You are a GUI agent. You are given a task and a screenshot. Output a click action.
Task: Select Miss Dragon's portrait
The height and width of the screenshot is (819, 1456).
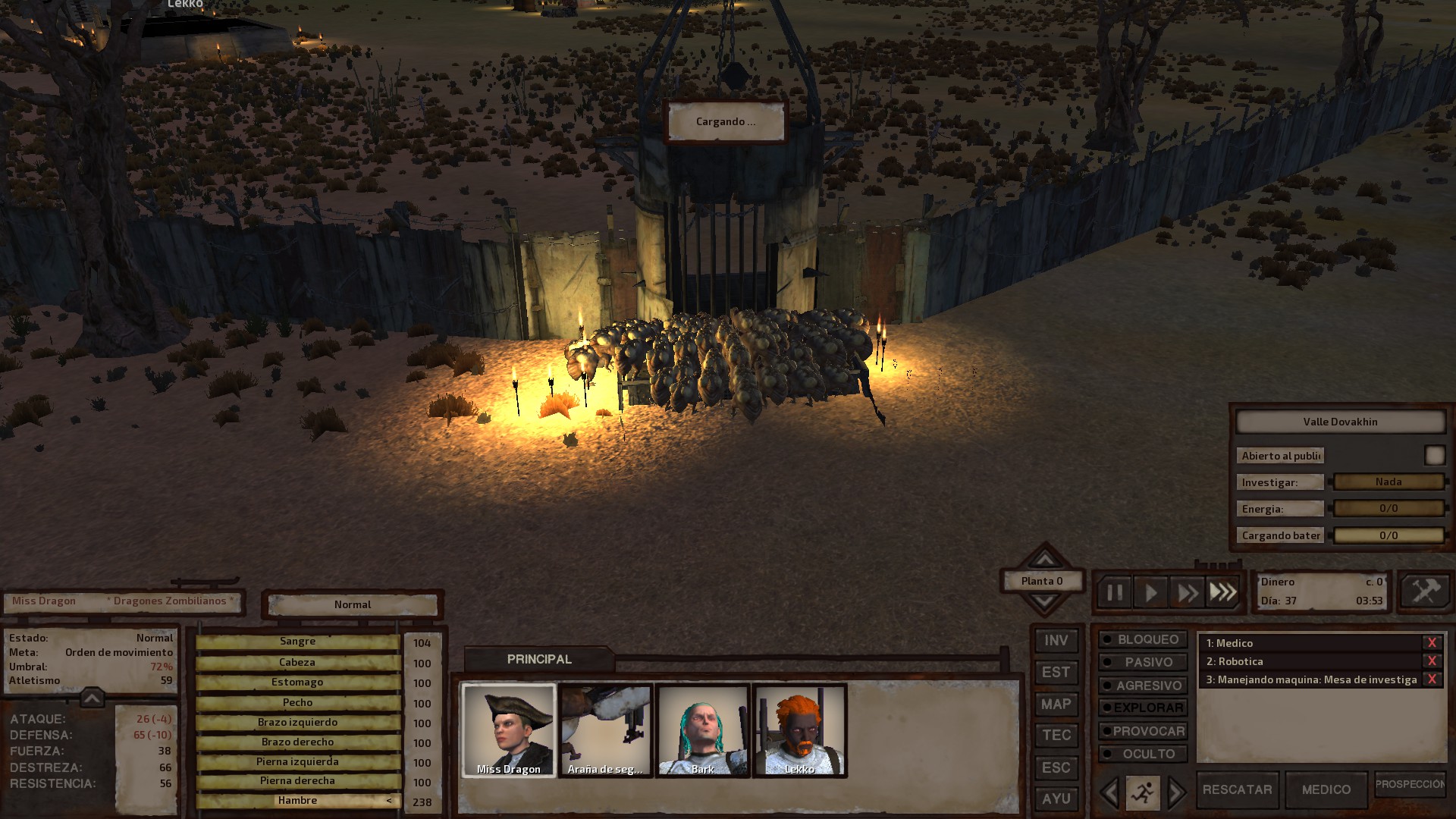click(509, 730)
